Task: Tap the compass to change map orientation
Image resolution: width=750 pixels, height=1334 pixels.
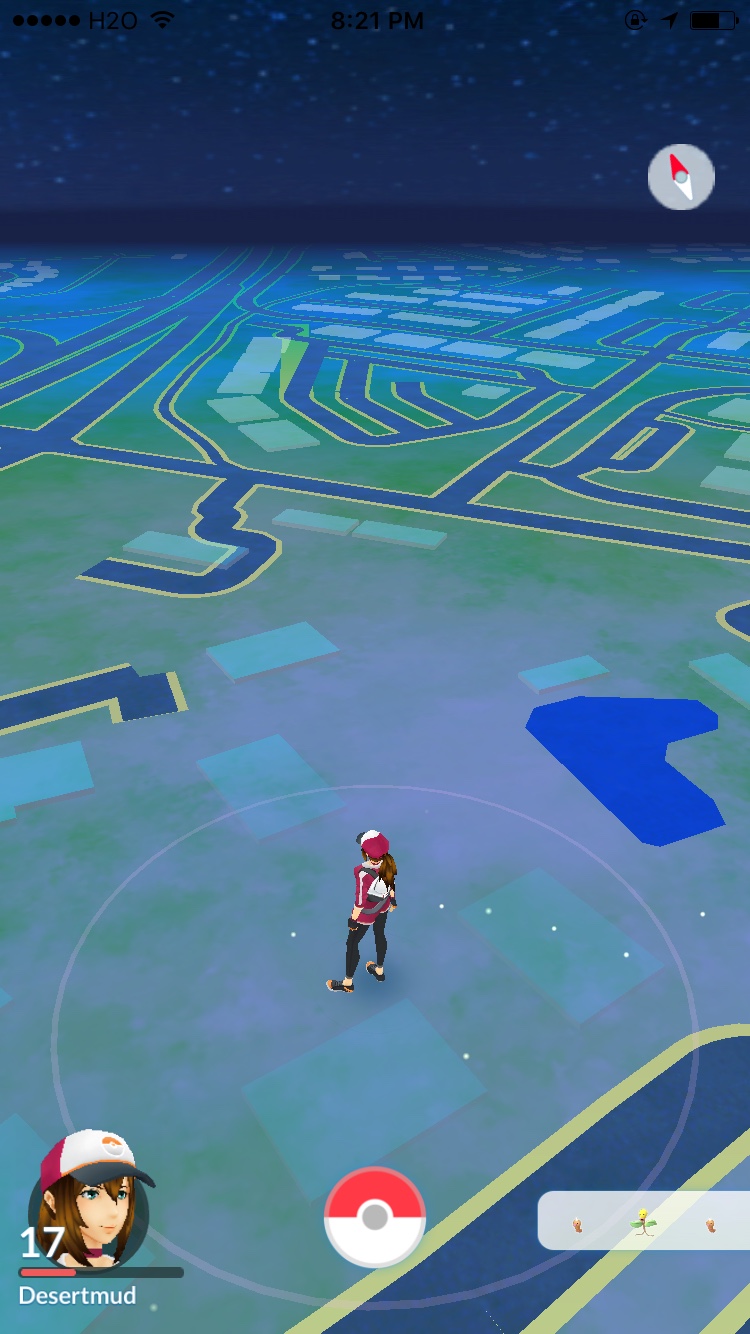Action: pyautogui.click(x=681, y=177)
